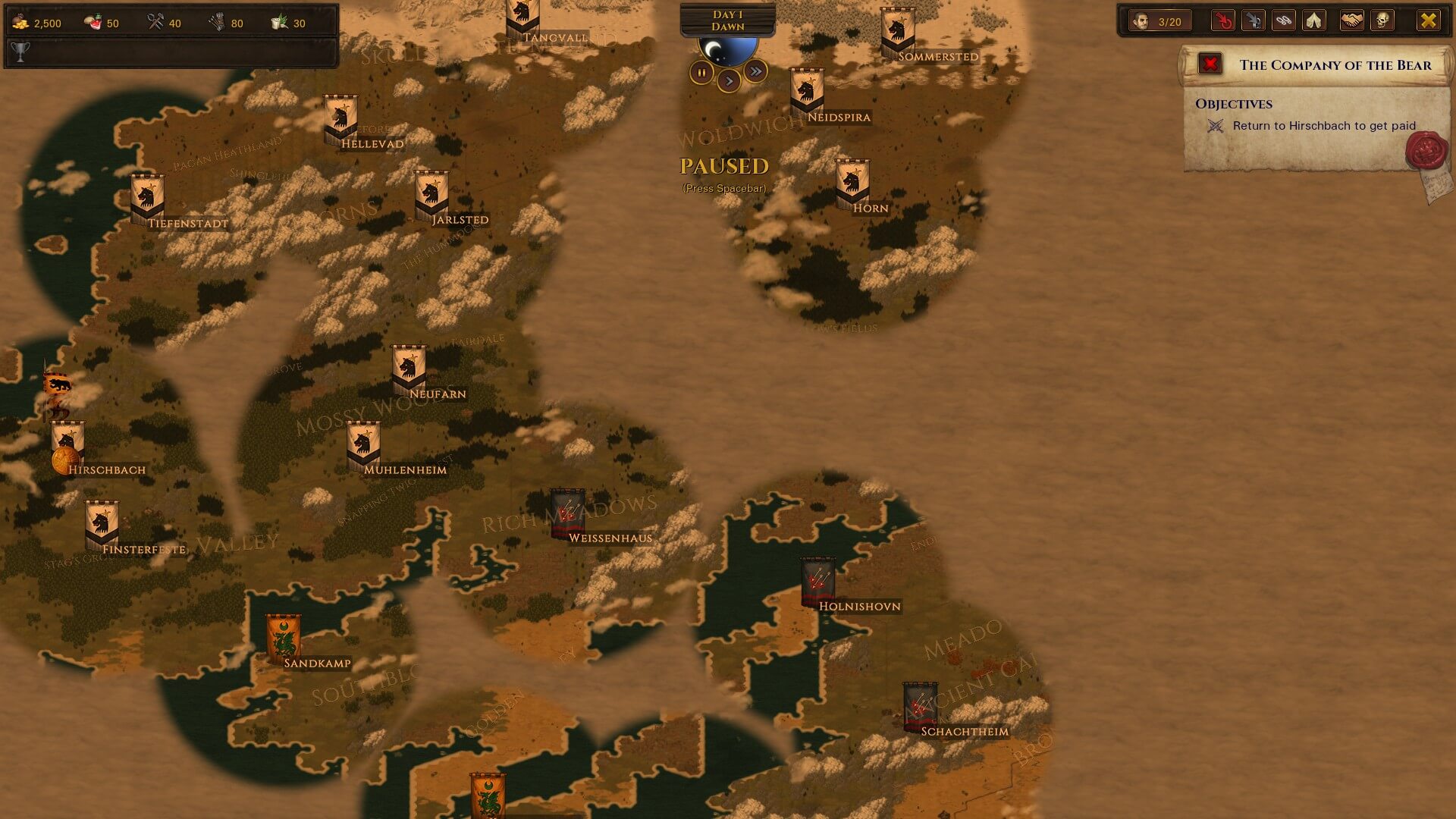
Task: Select the Horn settlement banner
Action: coord(852,183)
